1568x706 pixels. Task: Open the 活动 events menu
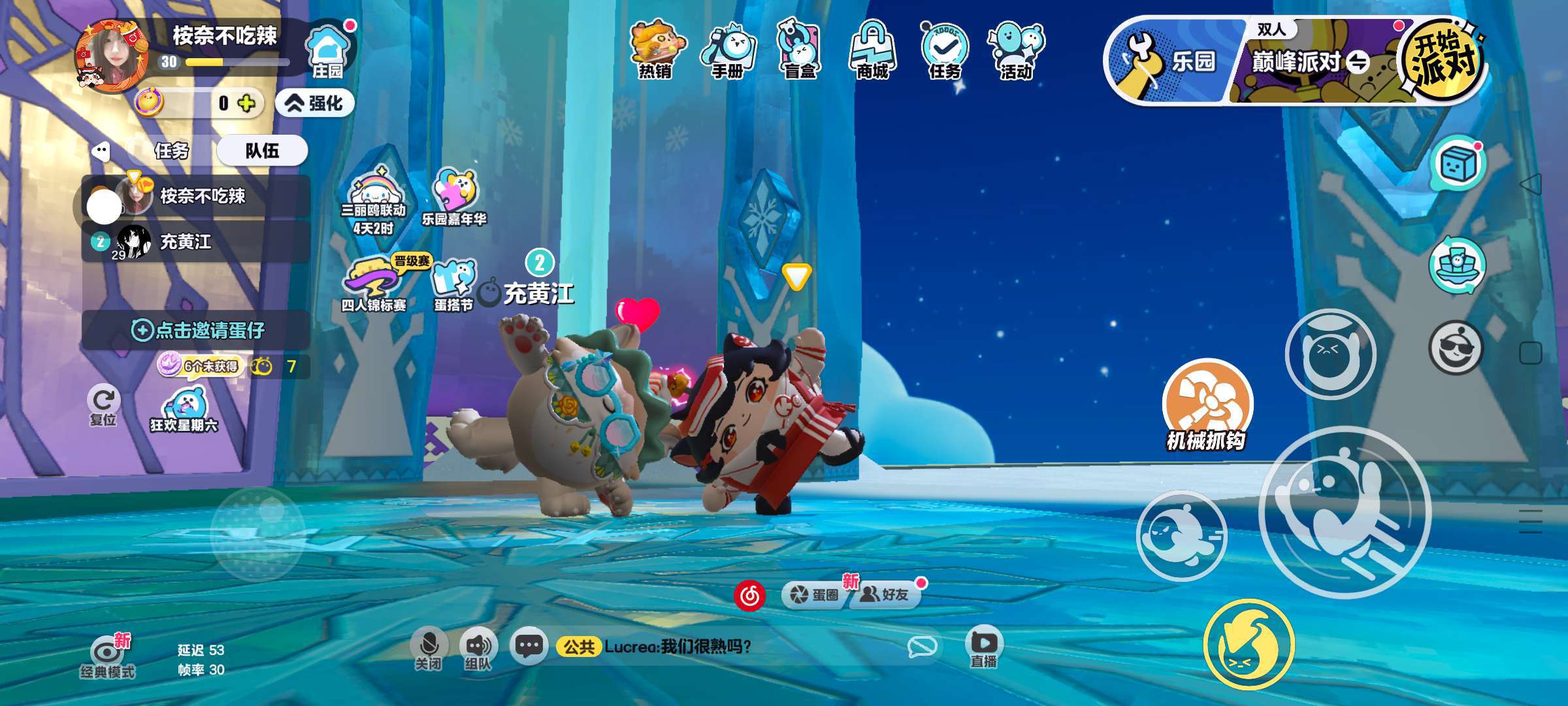(x=1016, y=49)
